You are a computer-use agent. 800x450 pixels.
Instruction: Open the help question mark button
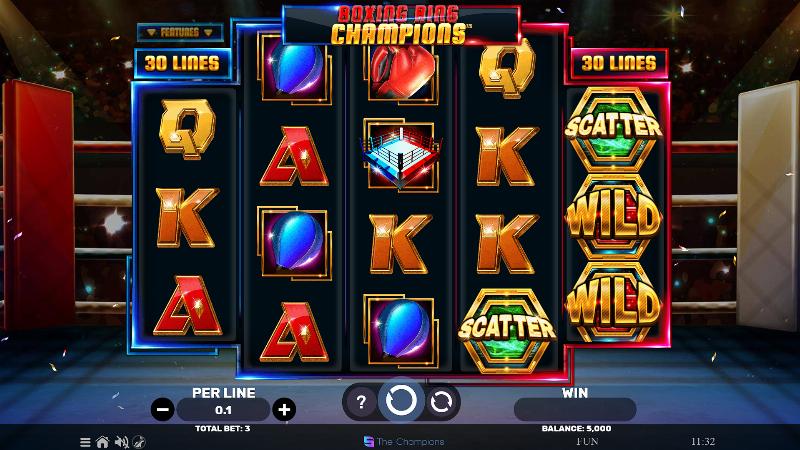361,402
